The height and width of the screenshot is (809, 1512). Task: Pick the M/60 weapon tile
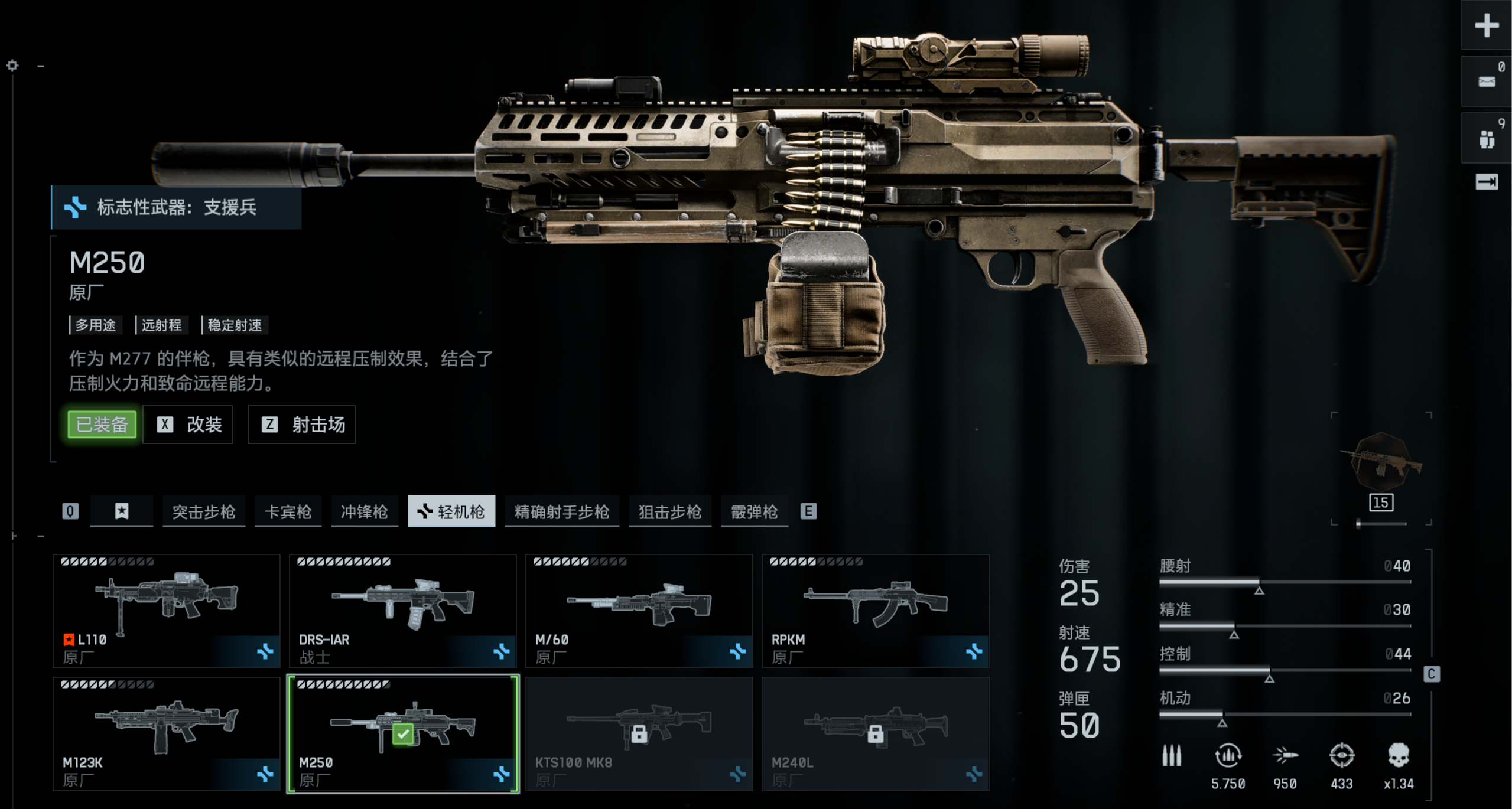pyautogui.click(x=639, y=611)
